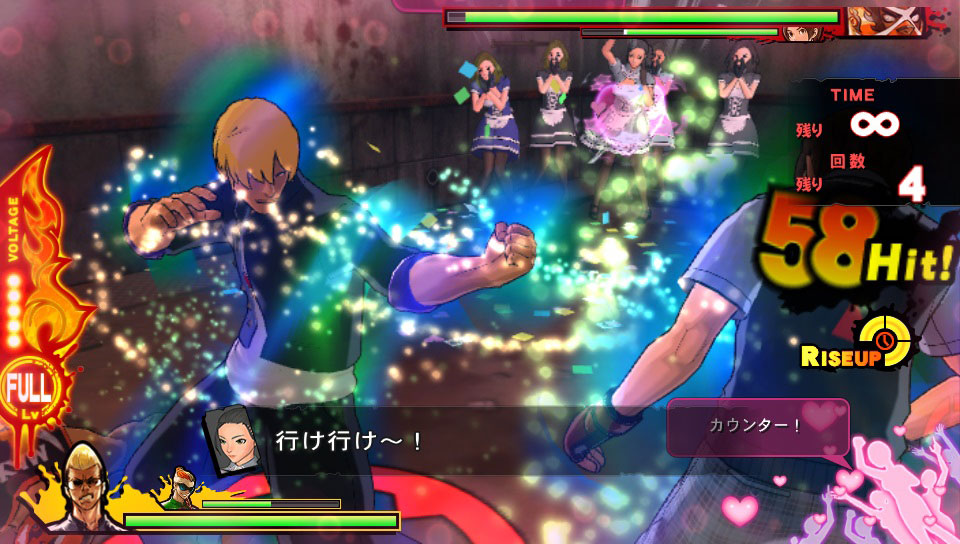Click the dialogue speaker's face portrait
960x544 pixels.
[x=228, y=439]
